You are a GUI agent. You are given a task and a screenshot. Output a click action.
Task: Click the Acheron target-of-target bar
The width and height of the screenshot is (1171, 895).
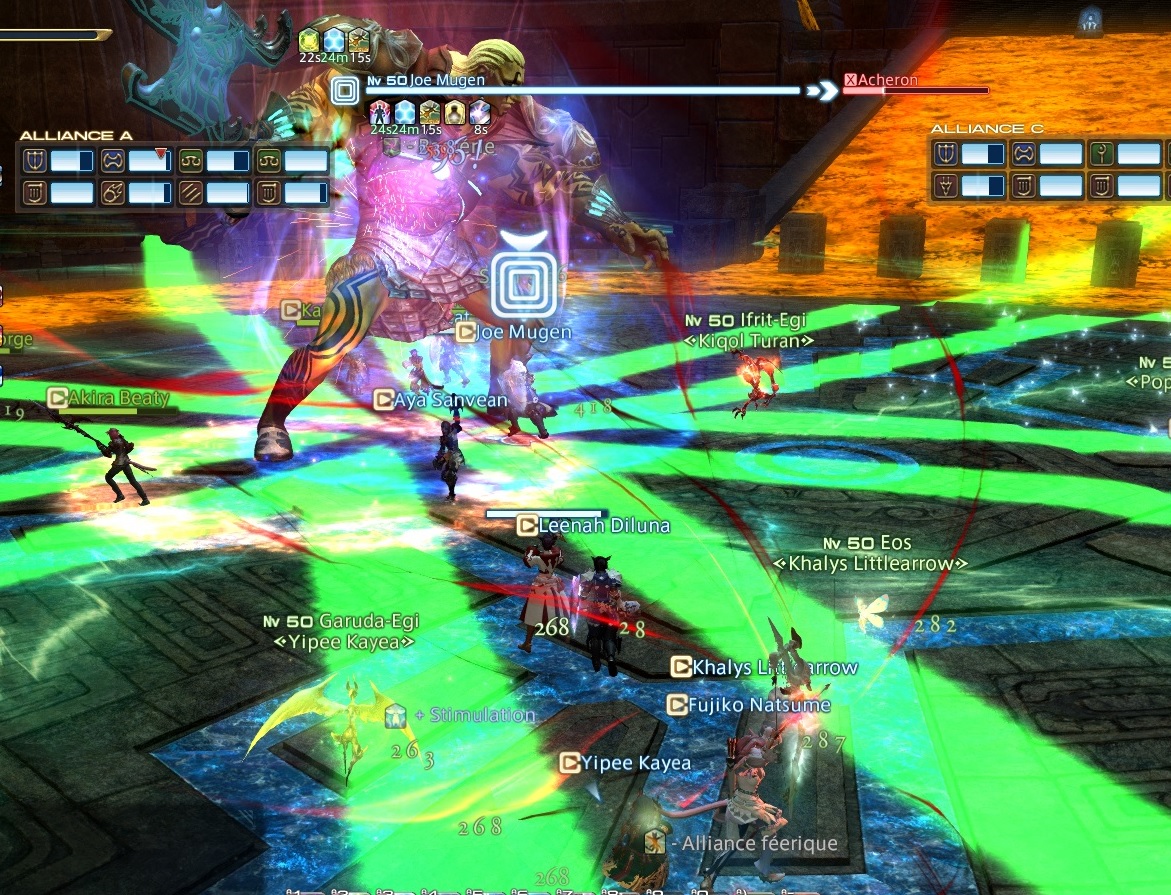pos(915,85)
